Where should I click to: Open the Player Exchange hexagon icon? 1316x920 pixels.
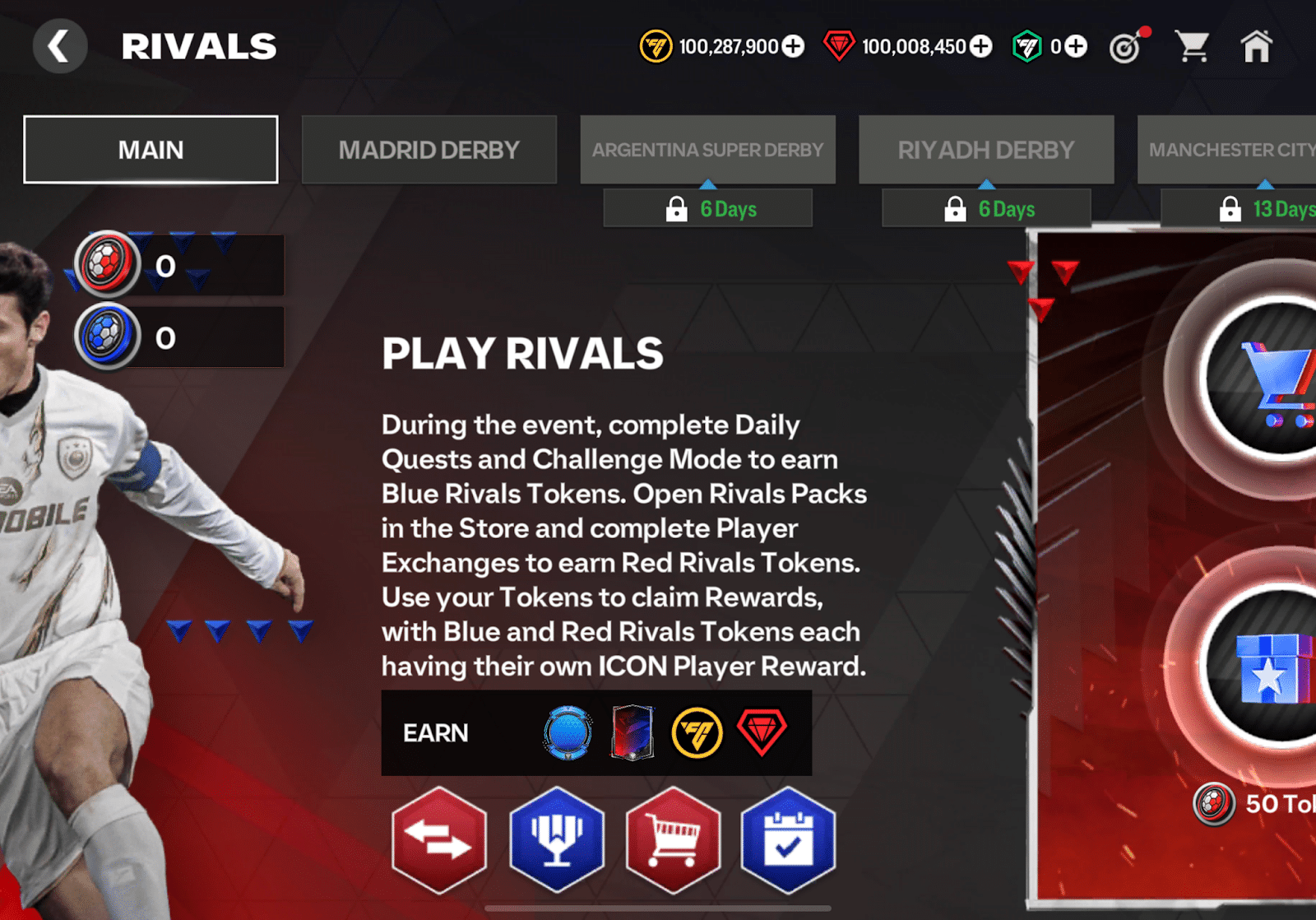439,841
